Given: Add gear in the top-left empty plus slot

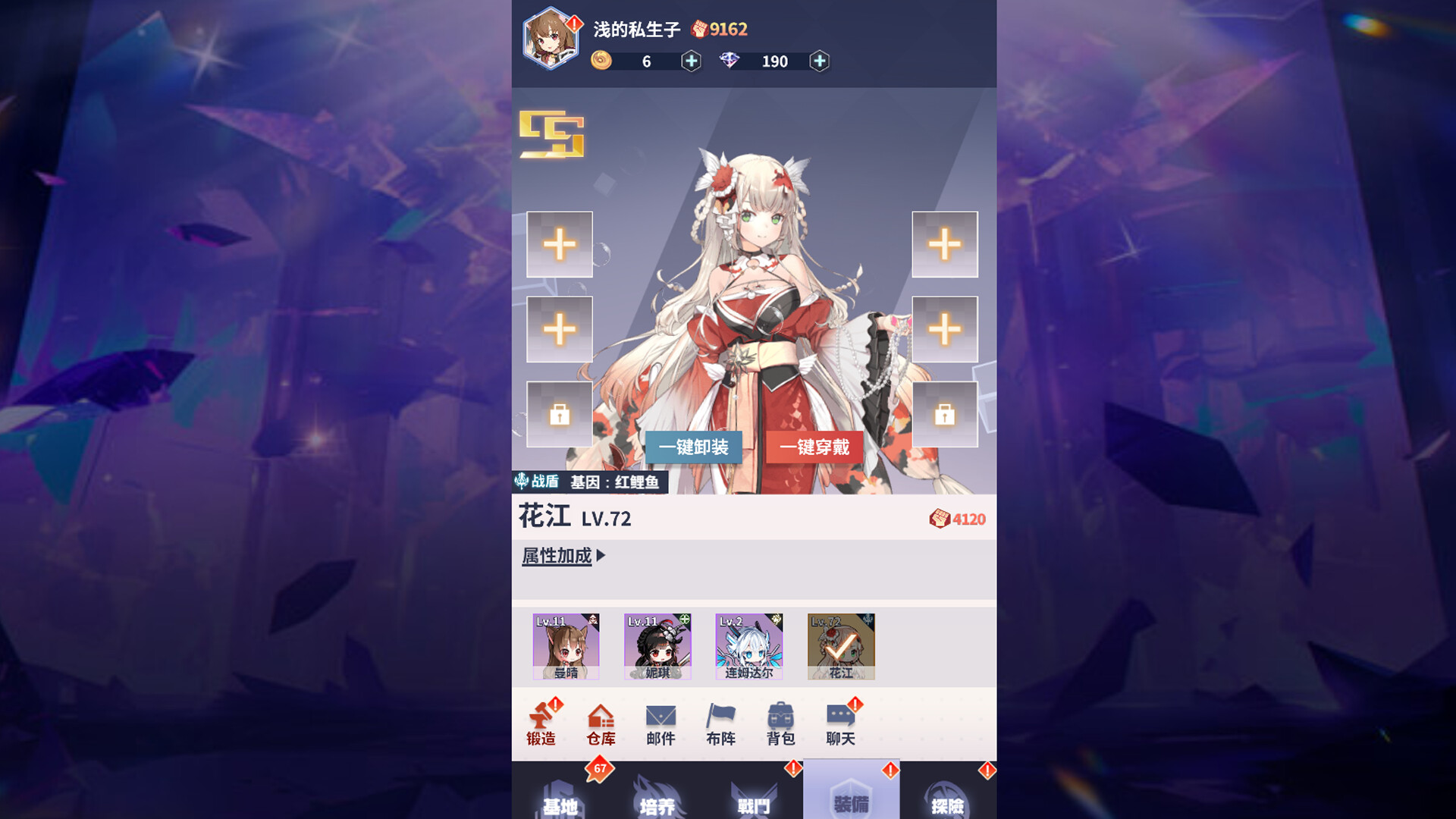Looking at the screenshot, I should [x=559, y=244].
